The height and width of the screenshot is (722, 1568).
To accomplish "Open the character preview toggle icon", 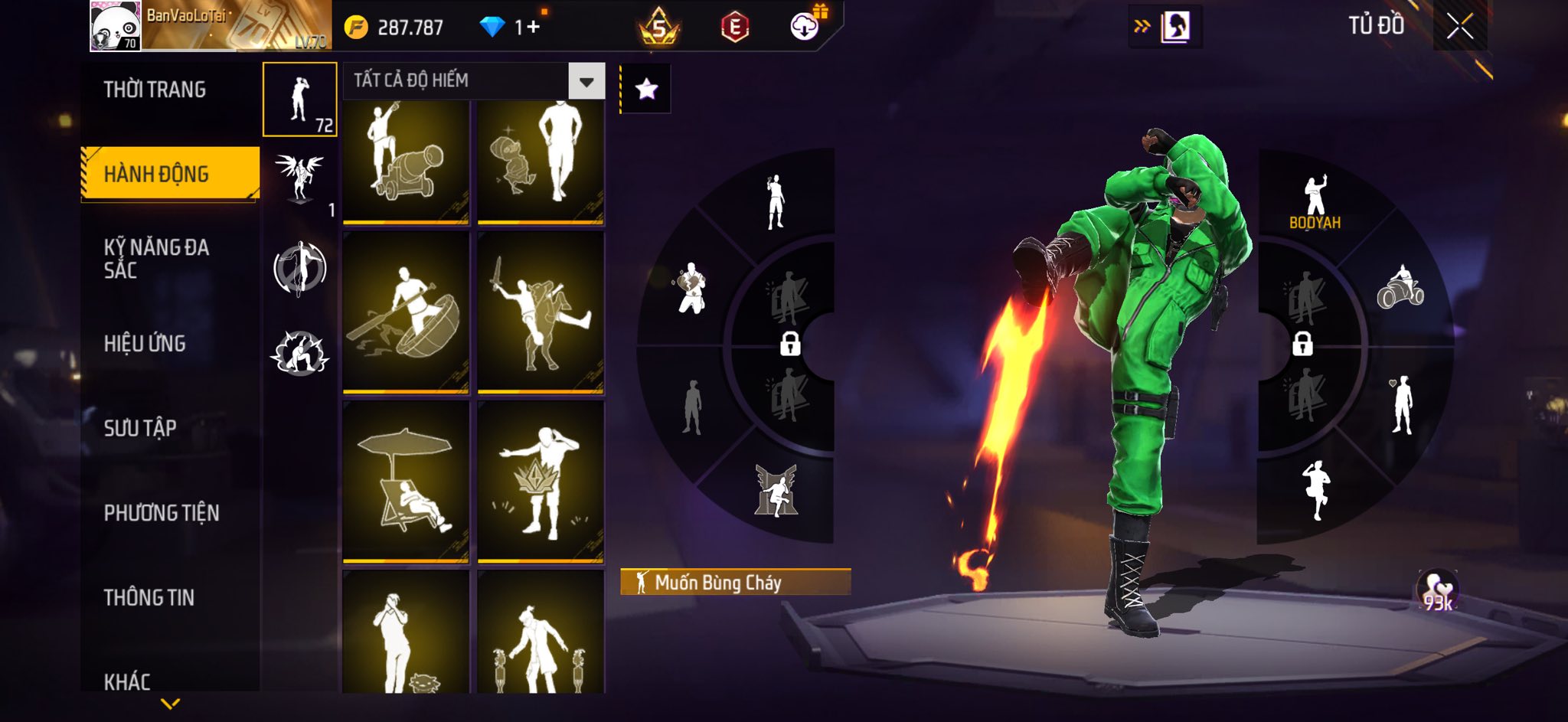I will (1174, 28).
